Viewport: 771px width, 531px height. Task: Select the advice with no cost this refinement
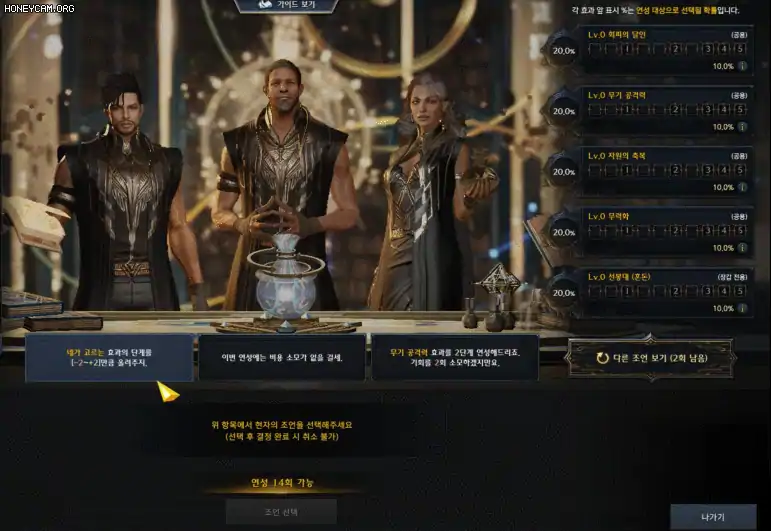282,357
